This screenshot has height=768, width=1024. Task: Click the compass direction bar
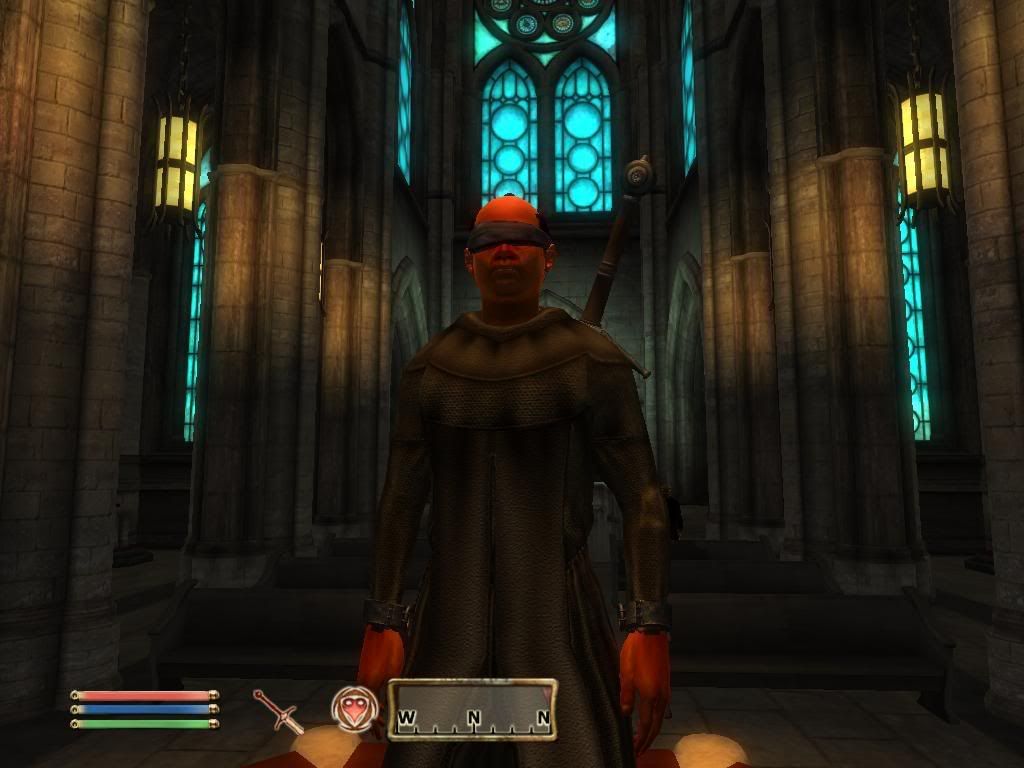pyautogui.click(x=472, y=710)
